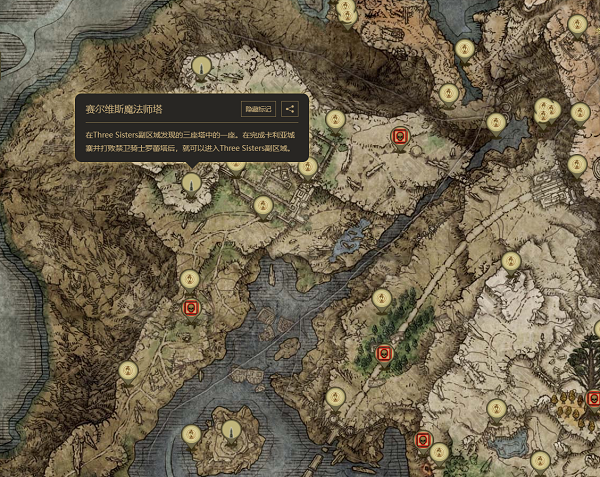Choose the red boss marker on the western lakeshore
Screen dimensions: 600x477
[x=190, y=307]
